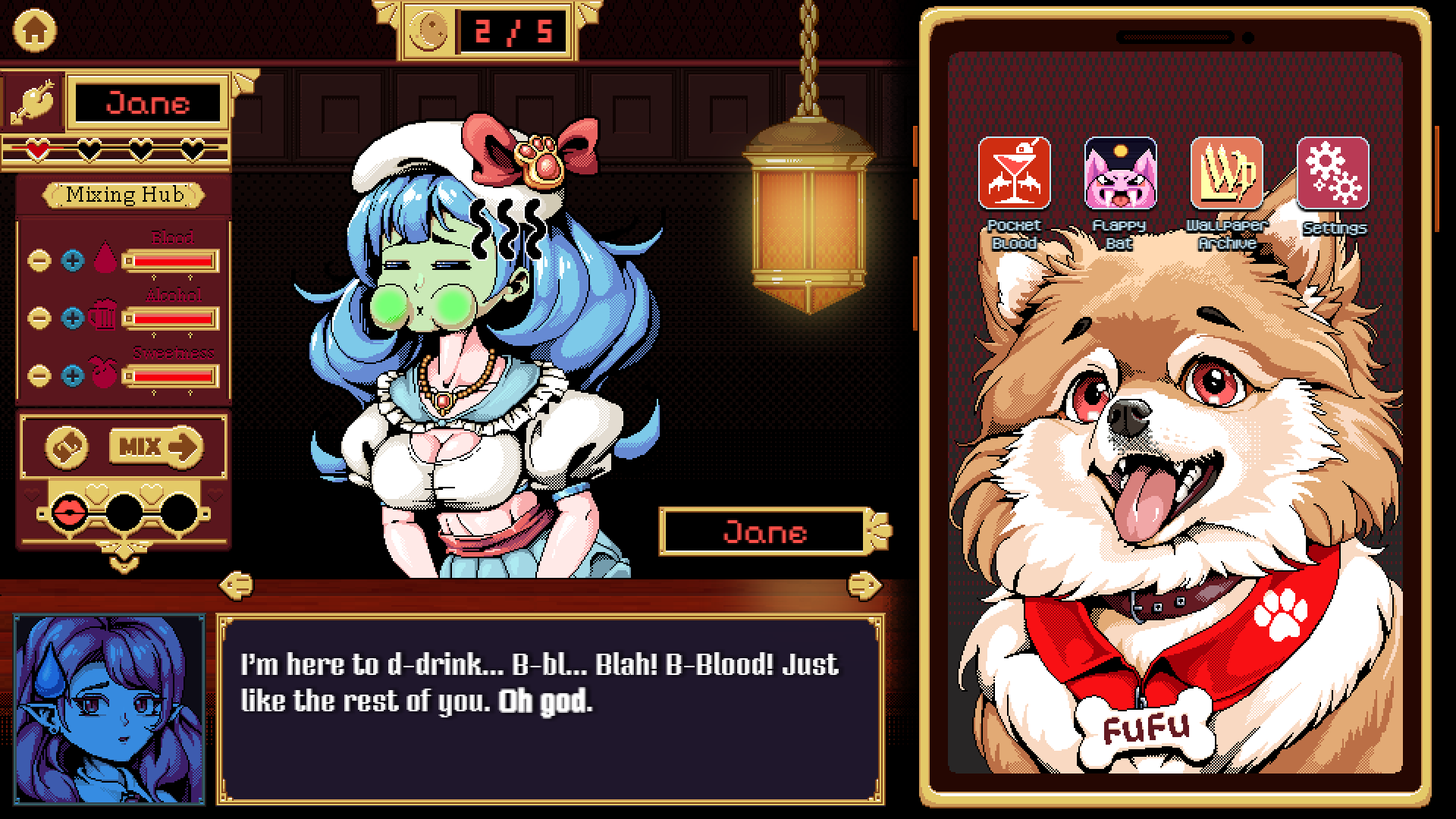Select the blood drop ingredient icon
This screenshot has height=819, width=1456.
pos(107,260)
